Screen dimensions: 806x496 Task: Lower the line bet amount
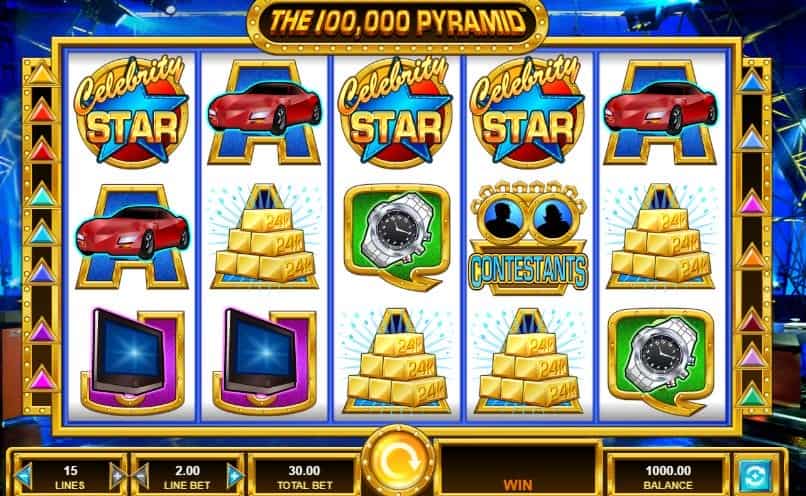tap(142, 475)
